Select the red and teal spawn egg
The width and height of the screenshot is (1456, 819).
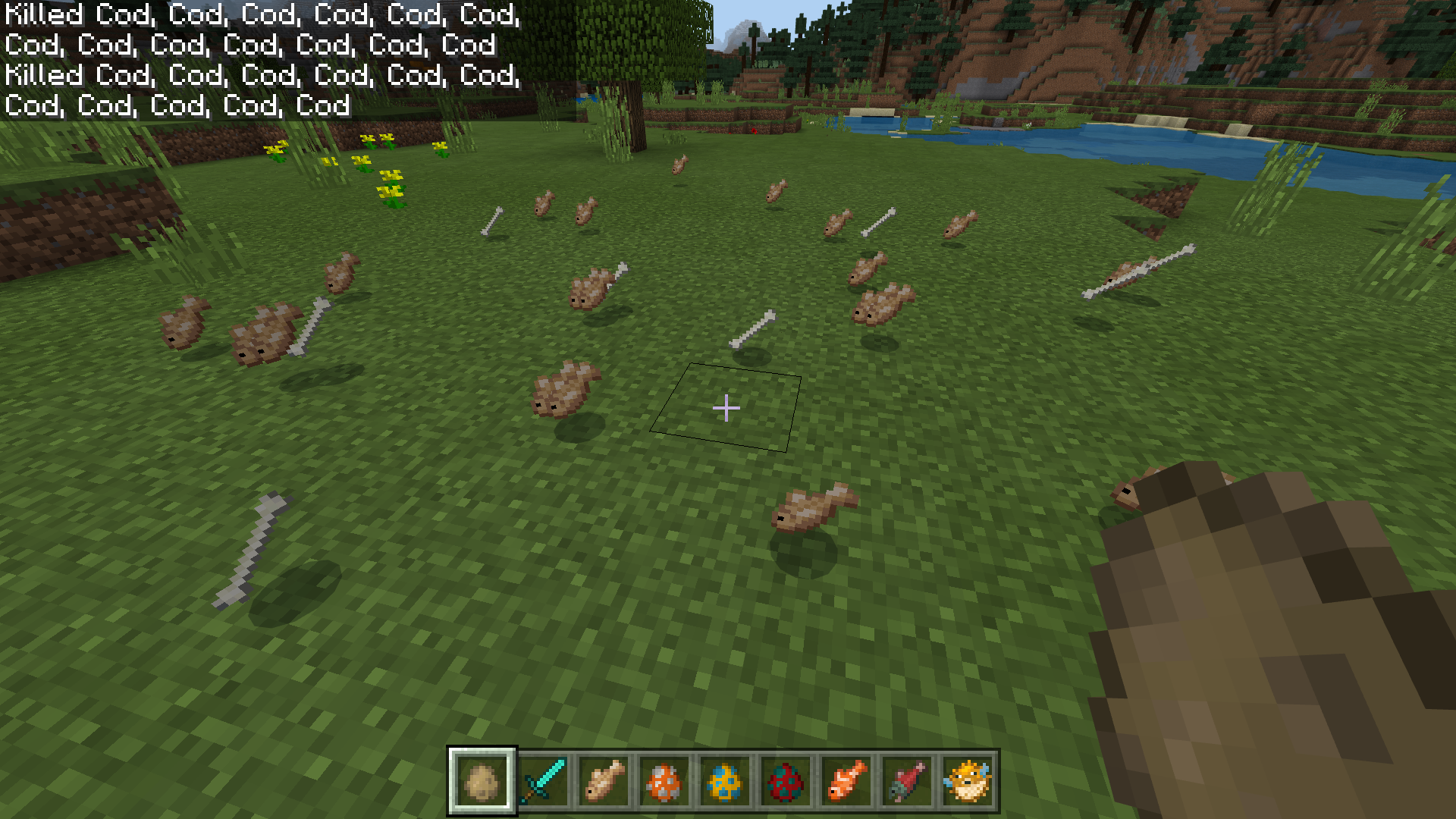click(x=786, y=781)
